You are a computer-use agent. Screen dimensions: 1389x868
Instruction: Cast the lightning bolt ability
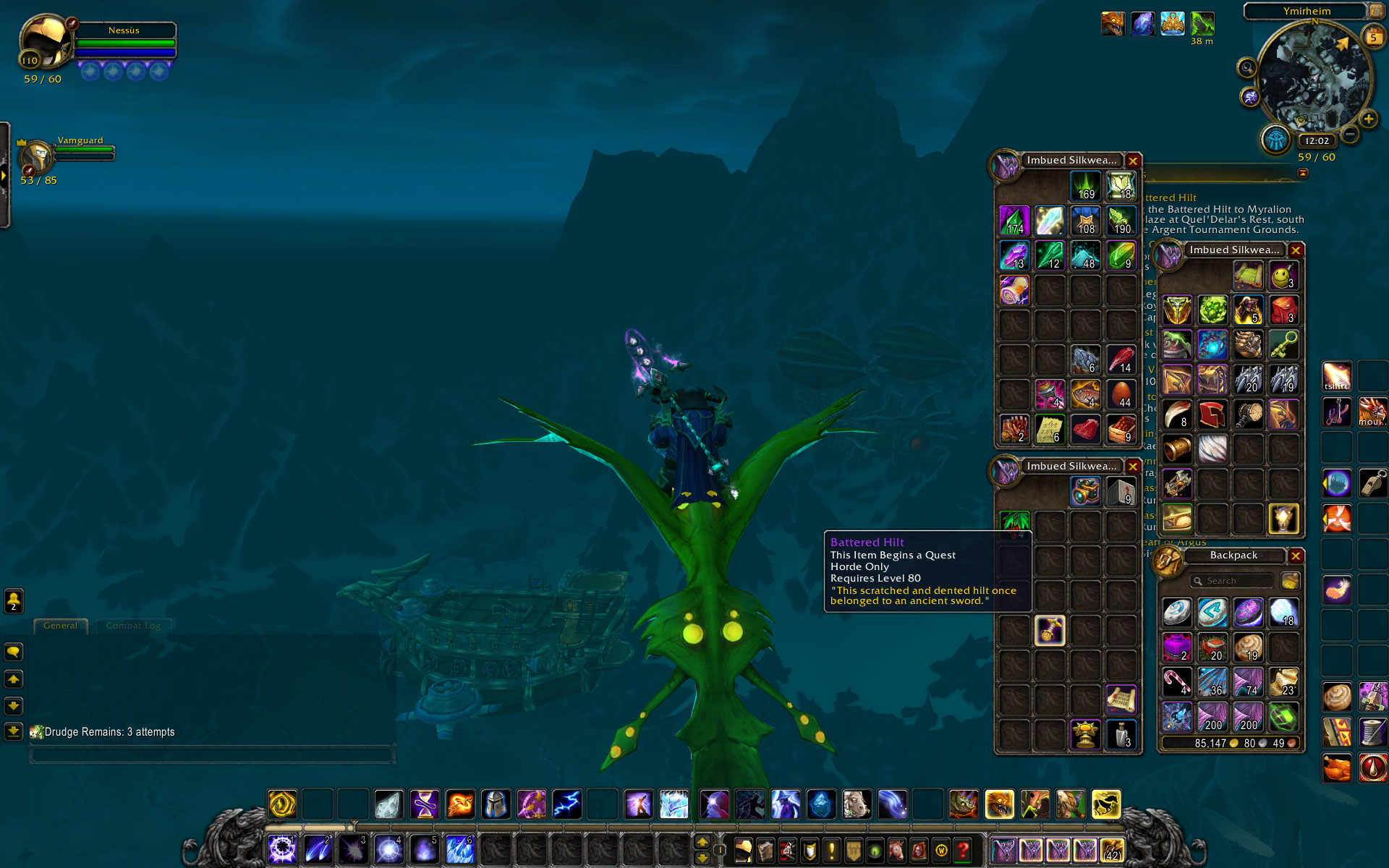[x=566, y=804]
